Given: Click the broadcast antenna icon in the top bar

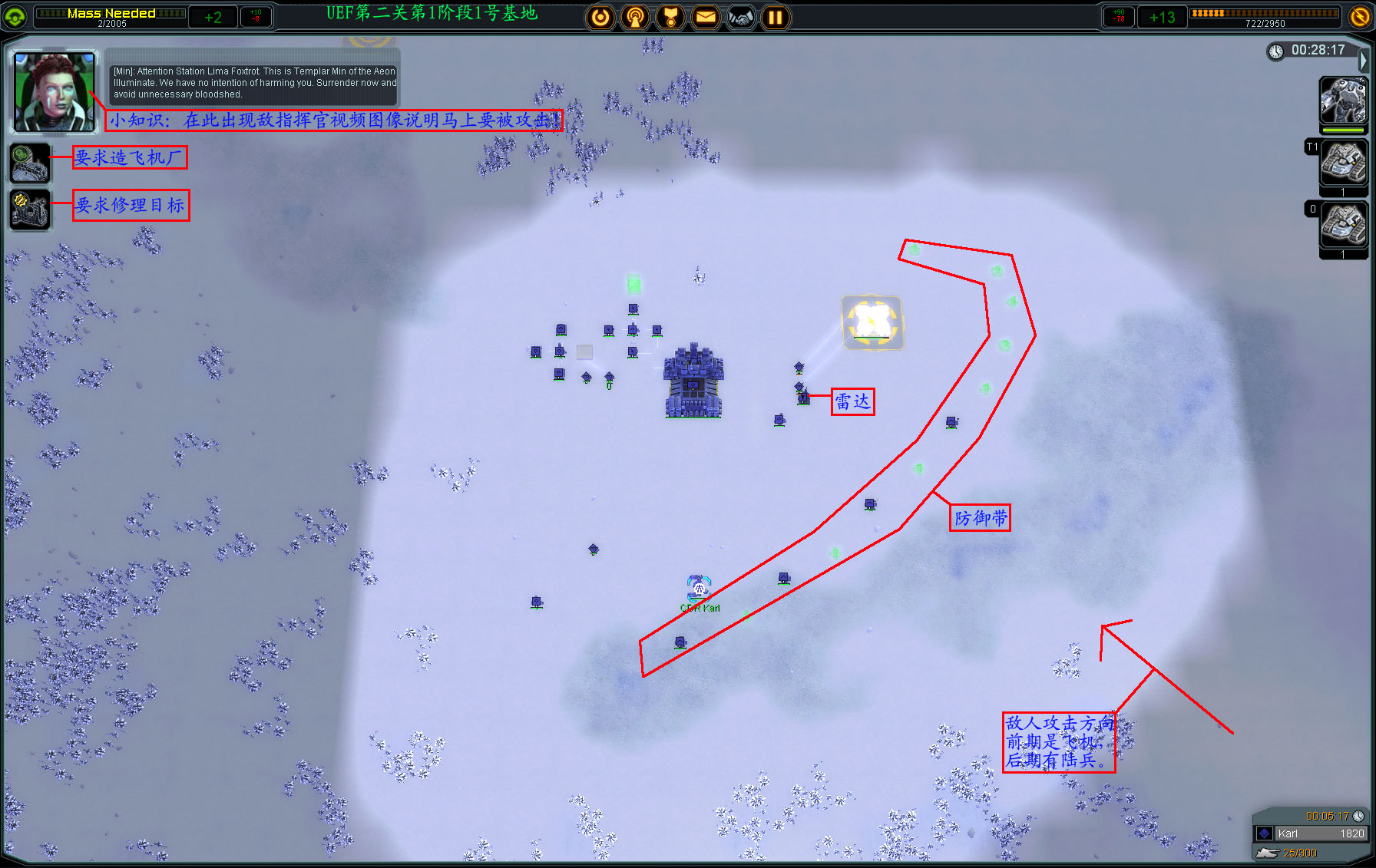Looking at the screenshot, I should pyautogui.click(x=635, y=17).
